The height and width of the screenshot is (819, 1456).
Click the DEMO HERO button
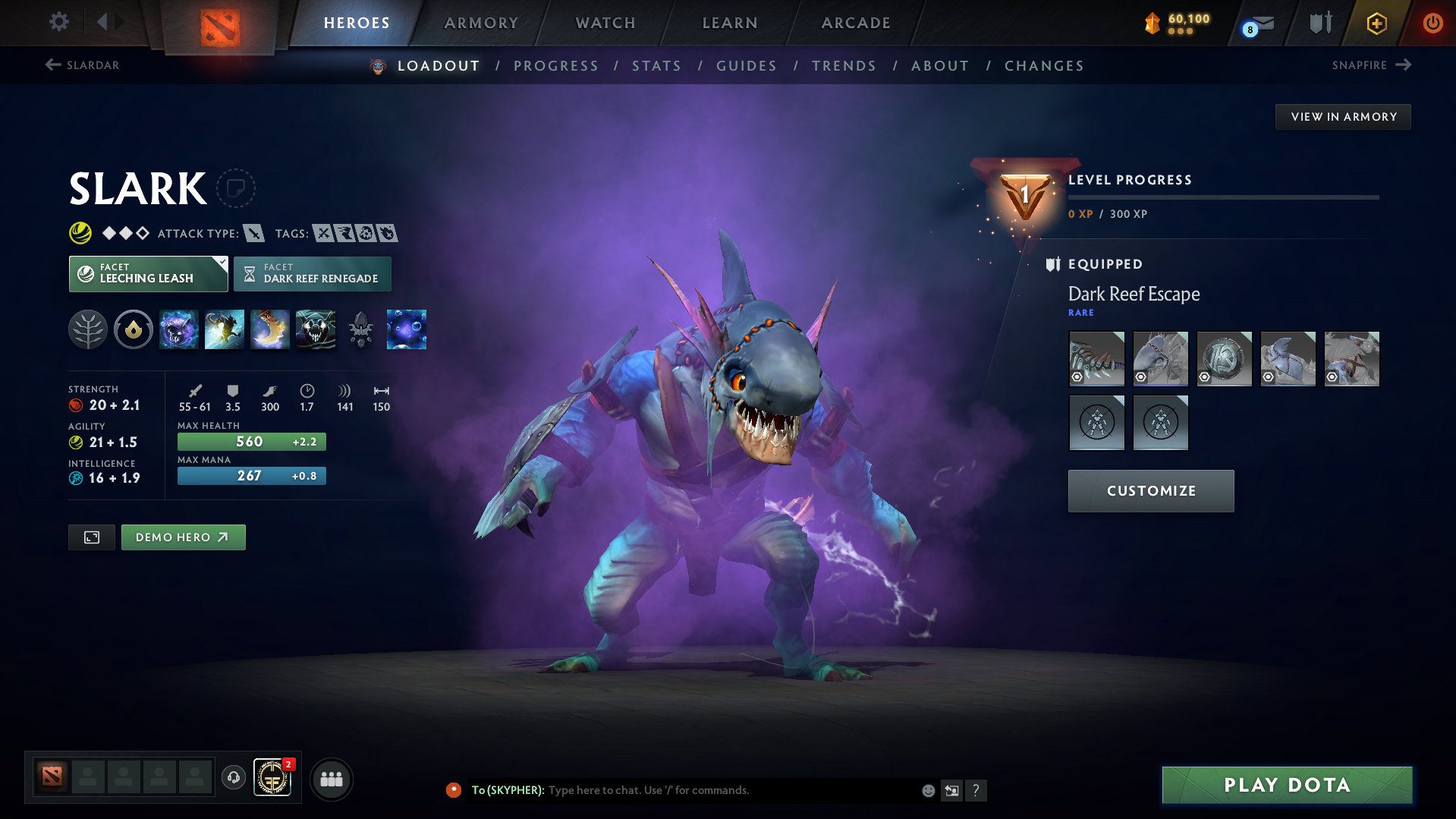(x=183, y=537)
